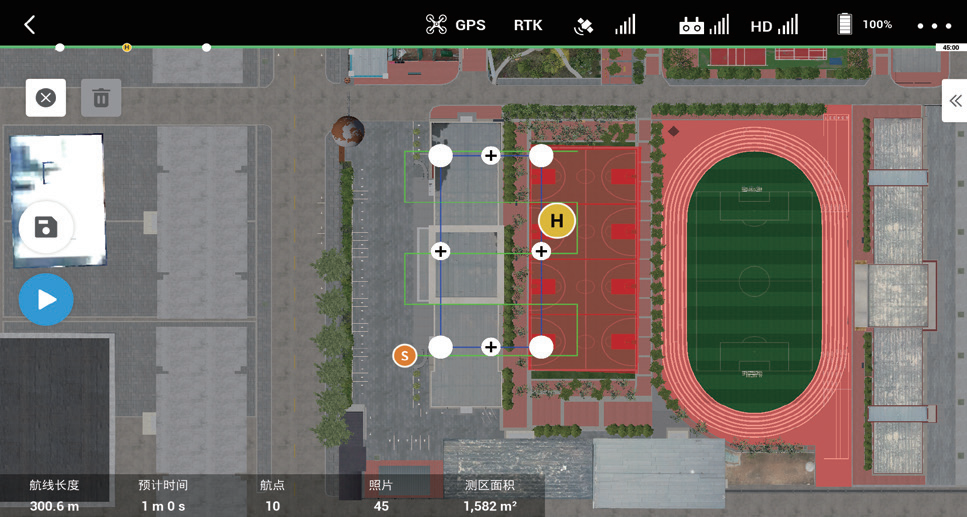
Task: Select the H marker on the top timeline
Action: [x=127, y=47]
